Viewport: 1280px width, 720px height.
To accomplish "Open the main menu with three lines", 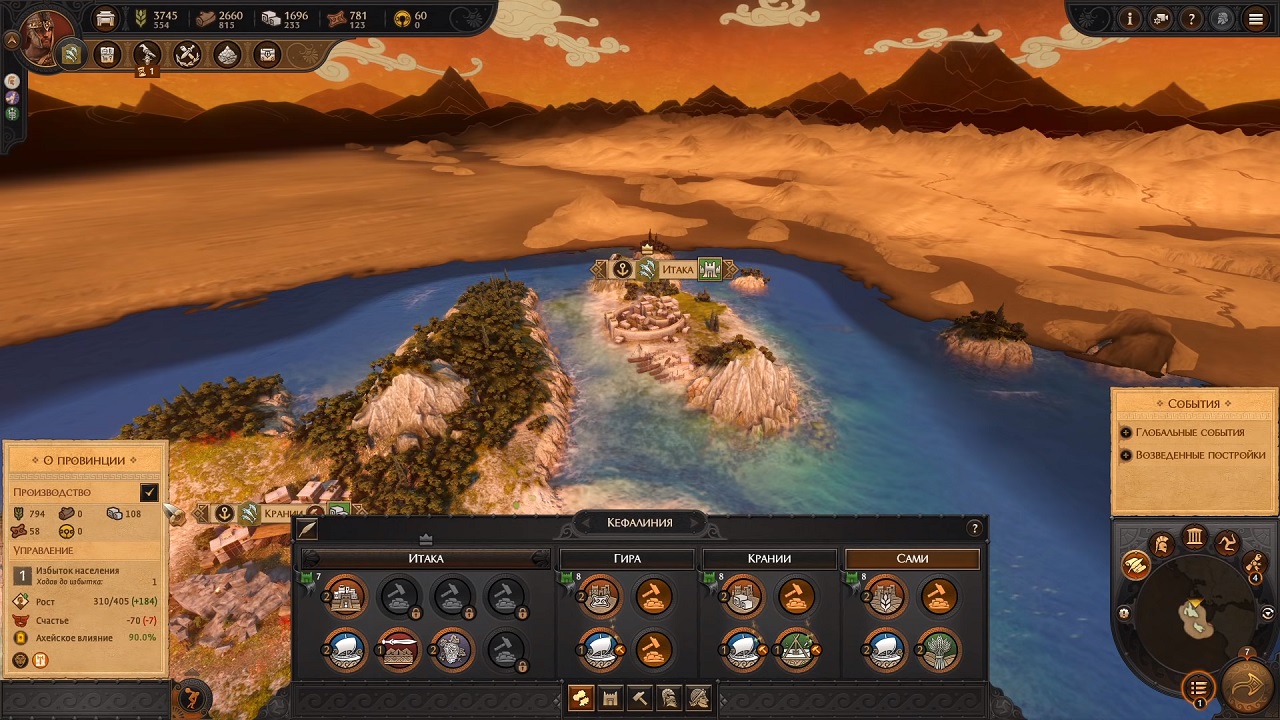I will tap(1255, 18).
